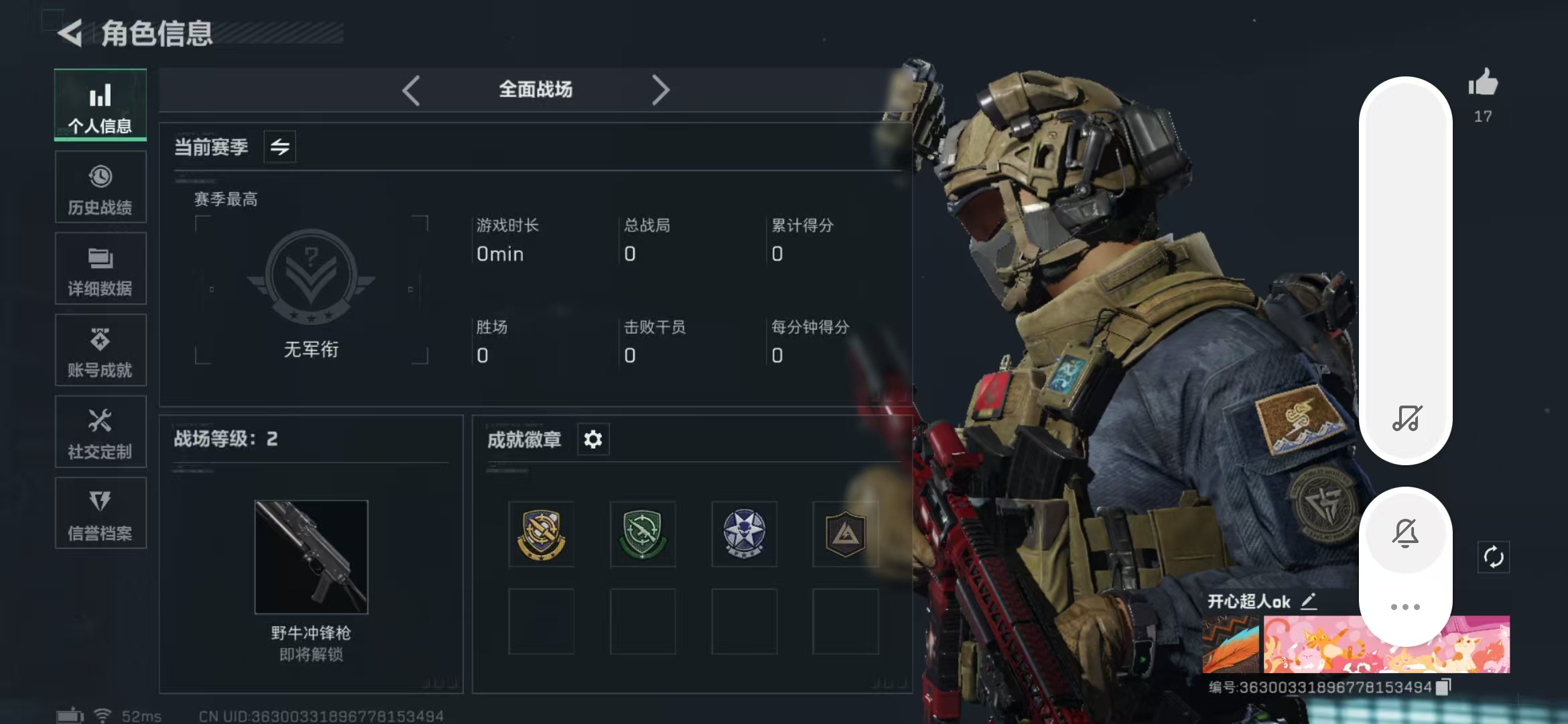Open the 成就徽章 gear settings
1568x724 pixels.
(x=593, y=440)
